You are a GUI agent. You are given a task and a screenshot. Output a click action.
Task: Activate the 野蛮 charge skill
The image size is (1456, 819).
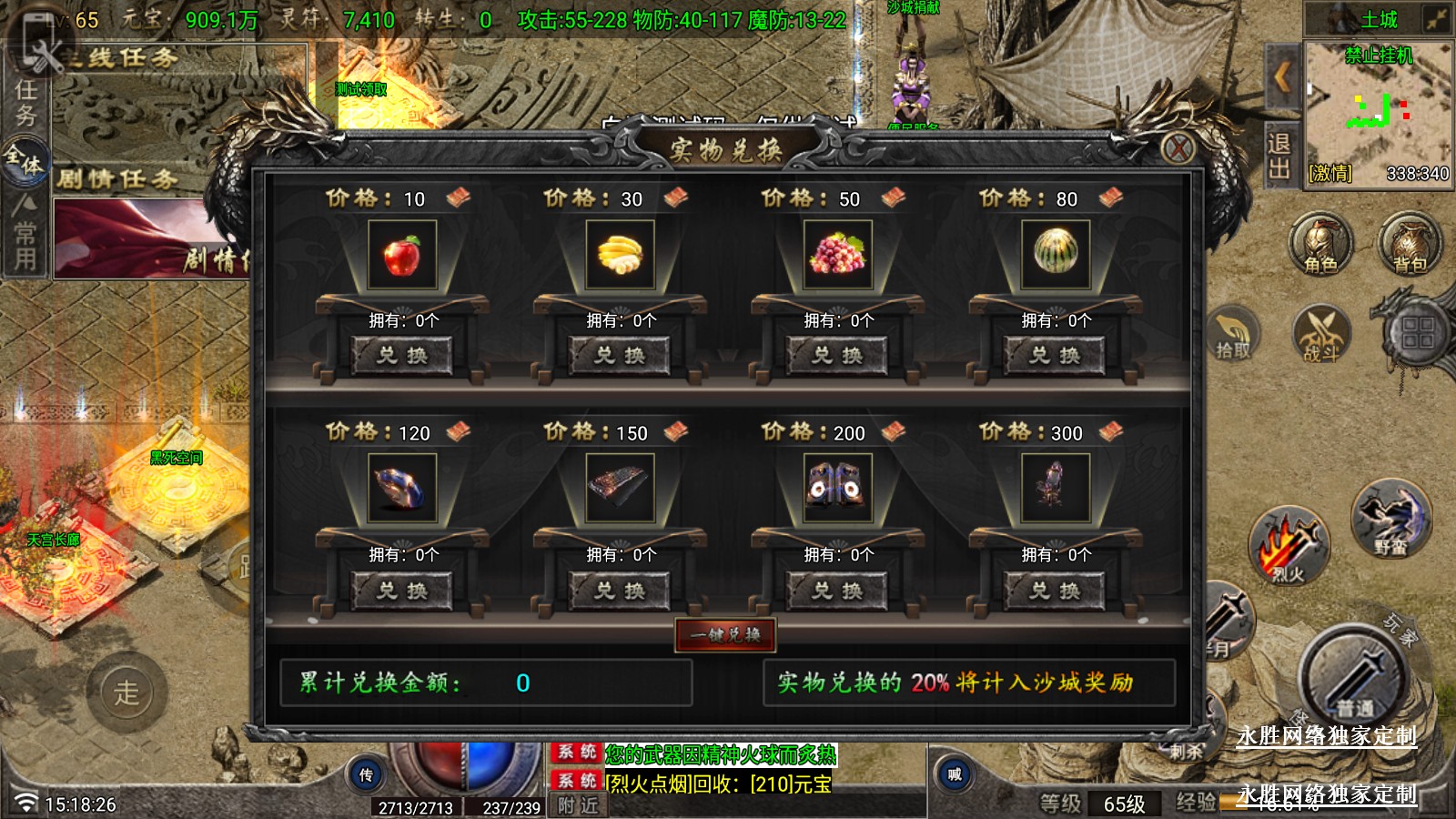pos(1390,519)
